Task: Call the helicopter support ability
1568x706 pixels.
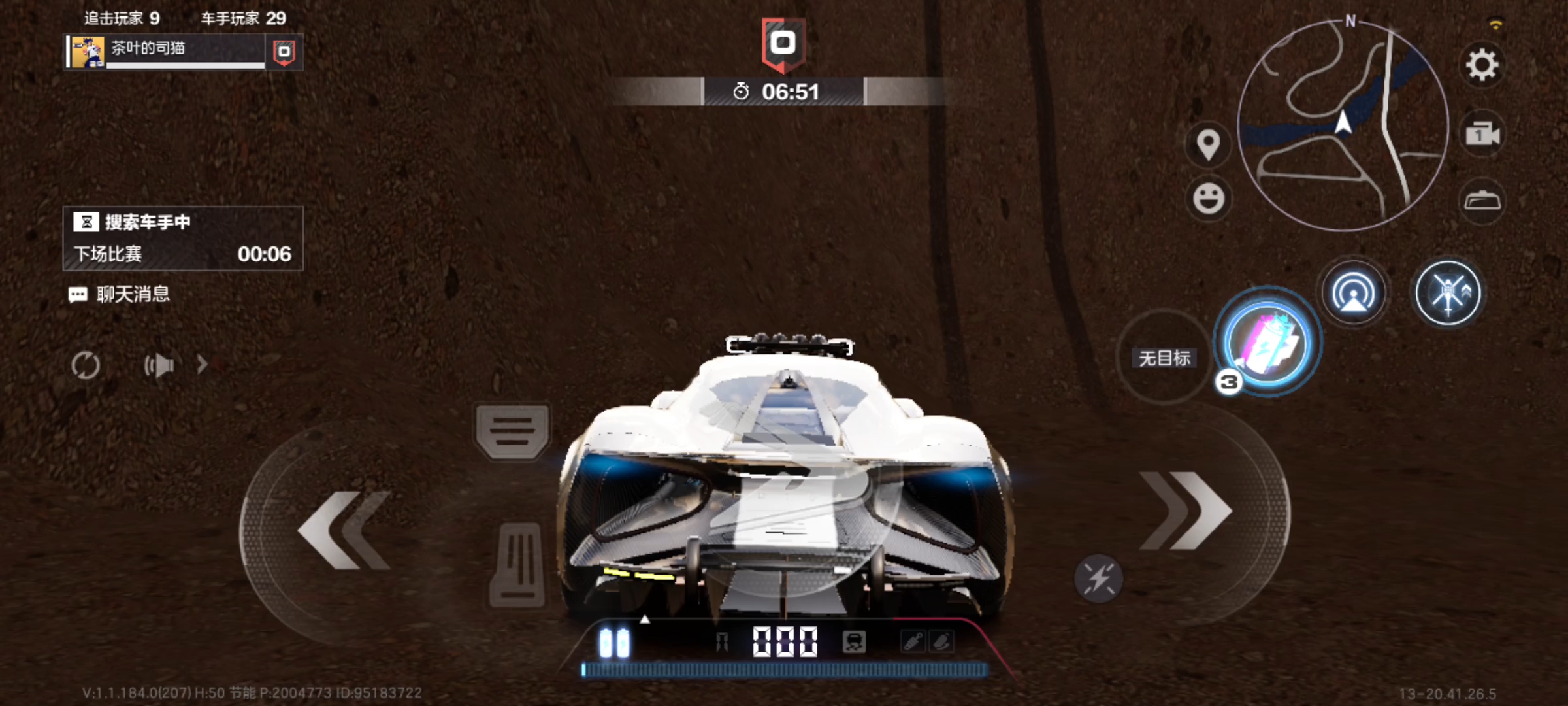Action: coord(1448,293)
